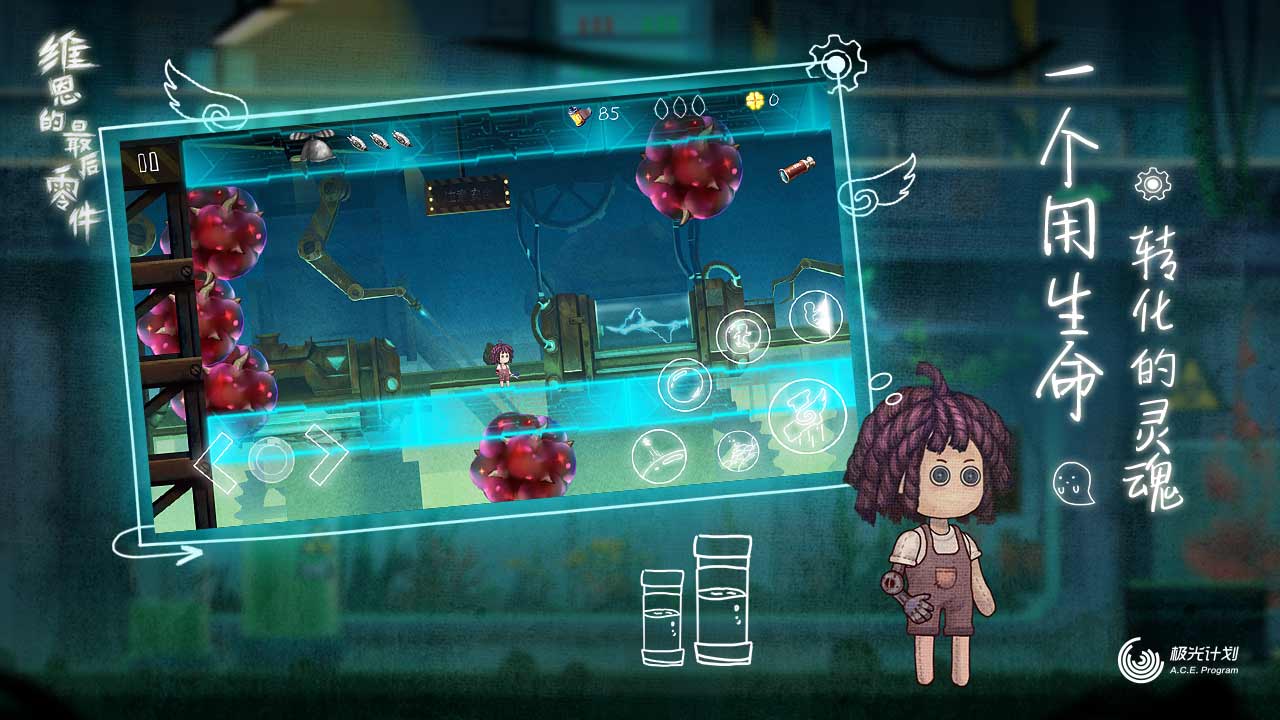
Task: Click the ghost doodle beside the vertical text
Action: pyautogui.click(x=1074, y=483)
